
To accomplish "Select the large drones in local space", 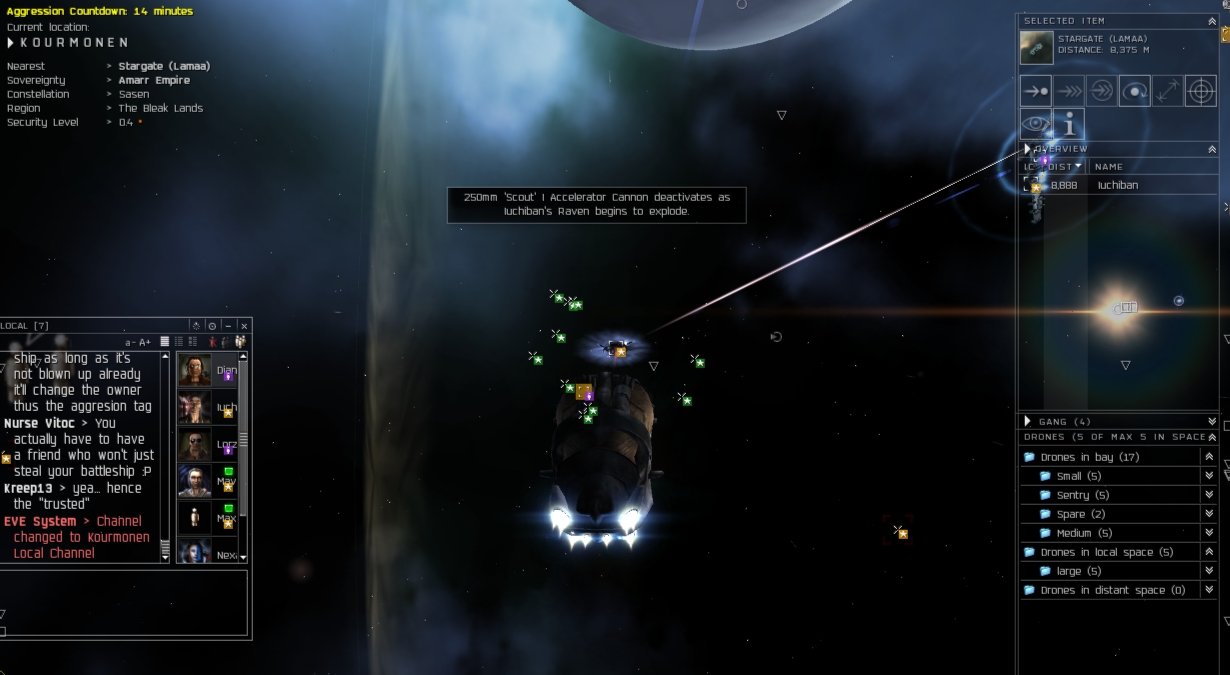I will pos(1069,571).
